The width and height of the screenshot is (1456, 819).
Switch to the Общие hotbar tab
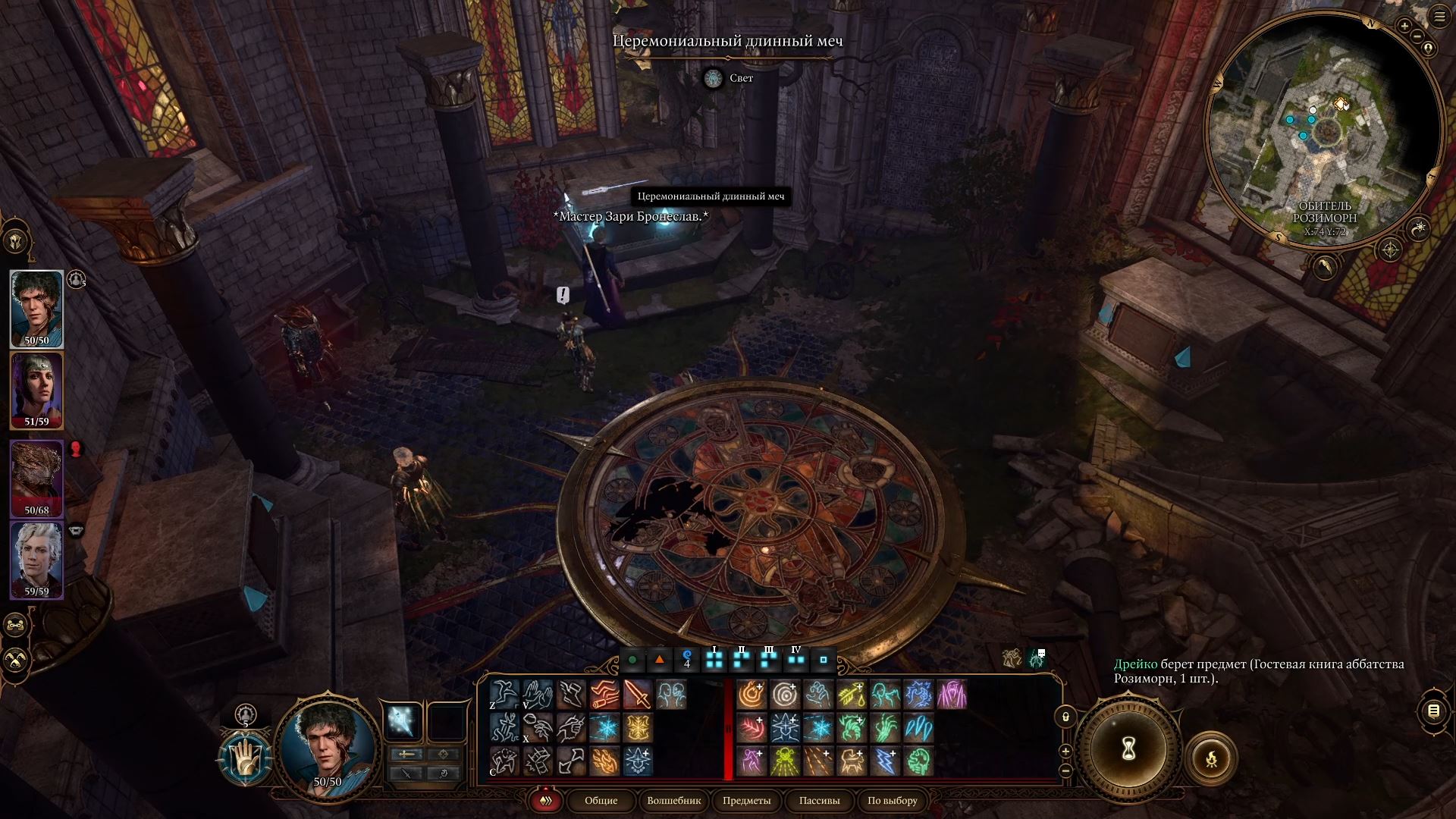601,801
